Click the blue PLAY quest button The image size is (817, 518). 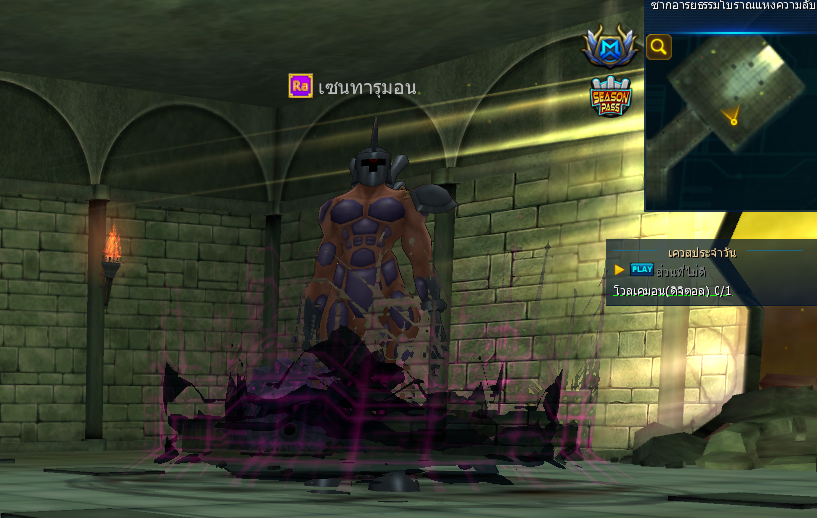pos(641,269)
